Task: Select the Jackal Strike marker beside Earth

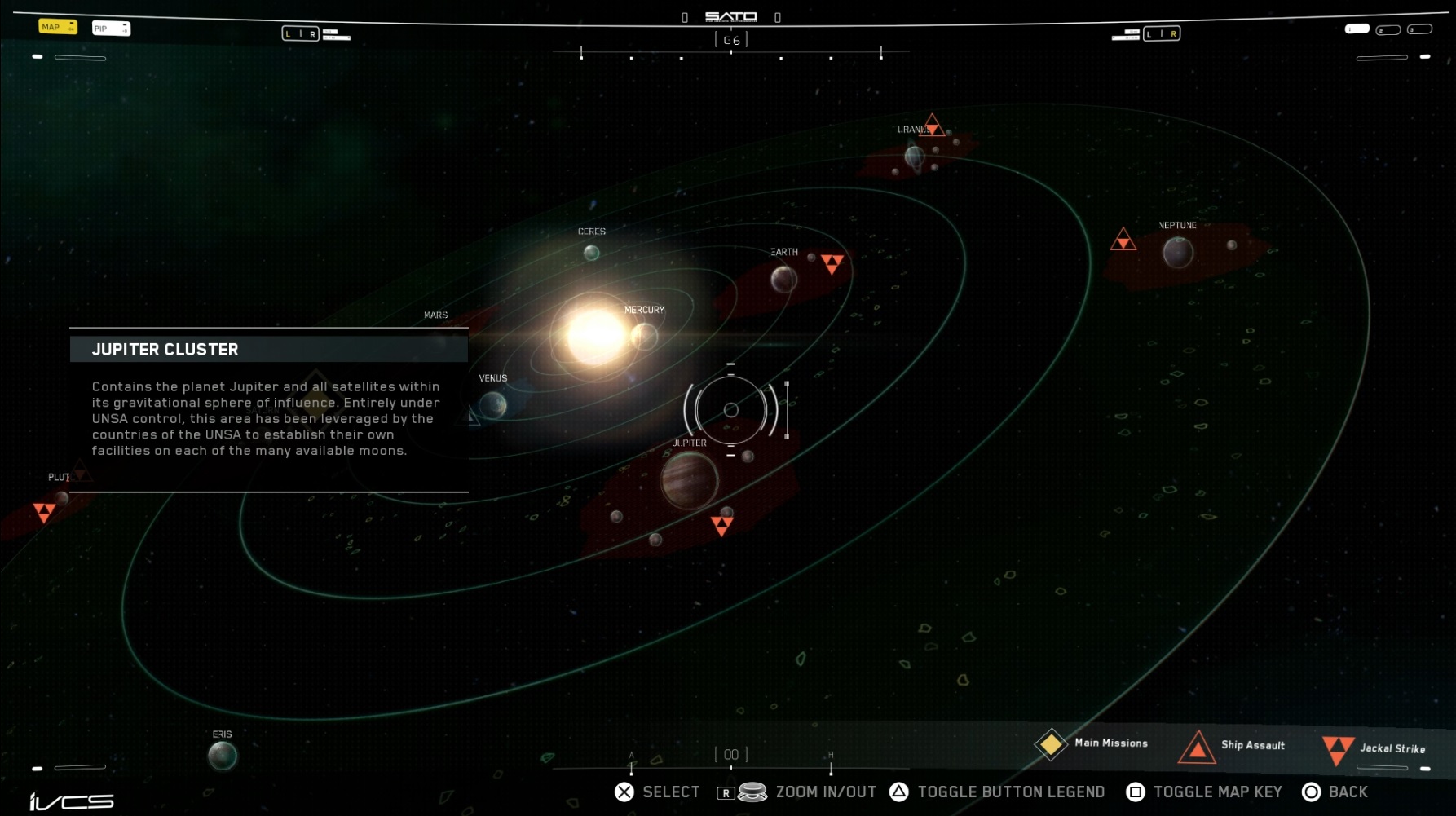Action: click(x=832, y=263)
